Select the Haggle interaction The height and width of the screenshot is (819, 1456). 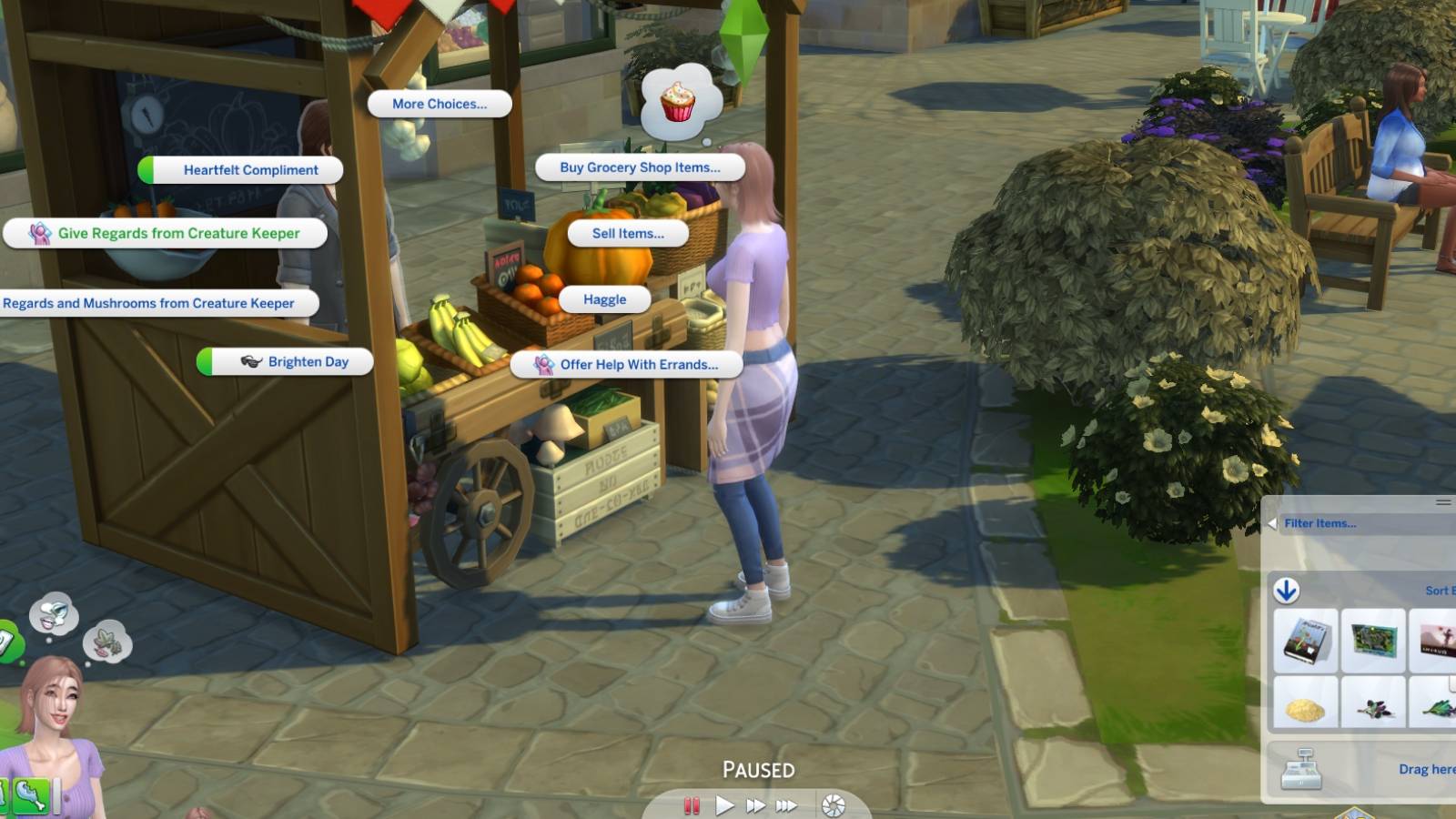click(605, 298)
